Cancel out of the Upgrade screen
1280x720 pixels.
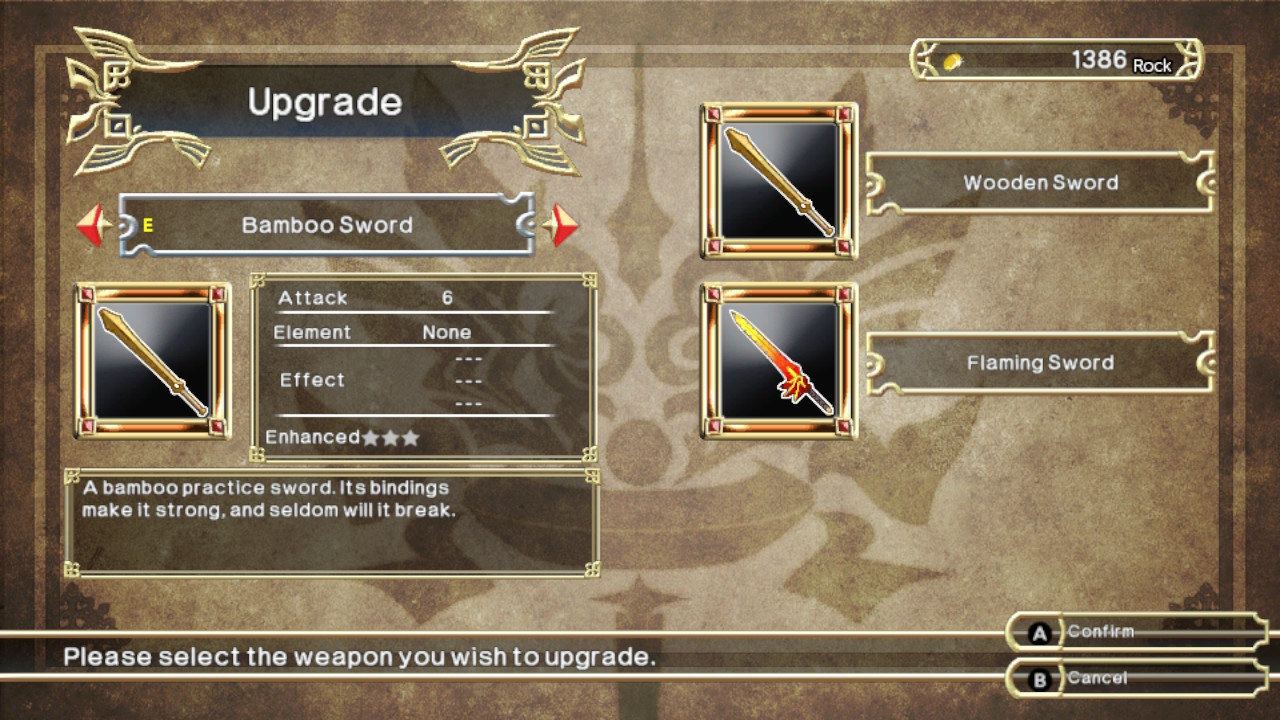click(x=1100, y=677)
